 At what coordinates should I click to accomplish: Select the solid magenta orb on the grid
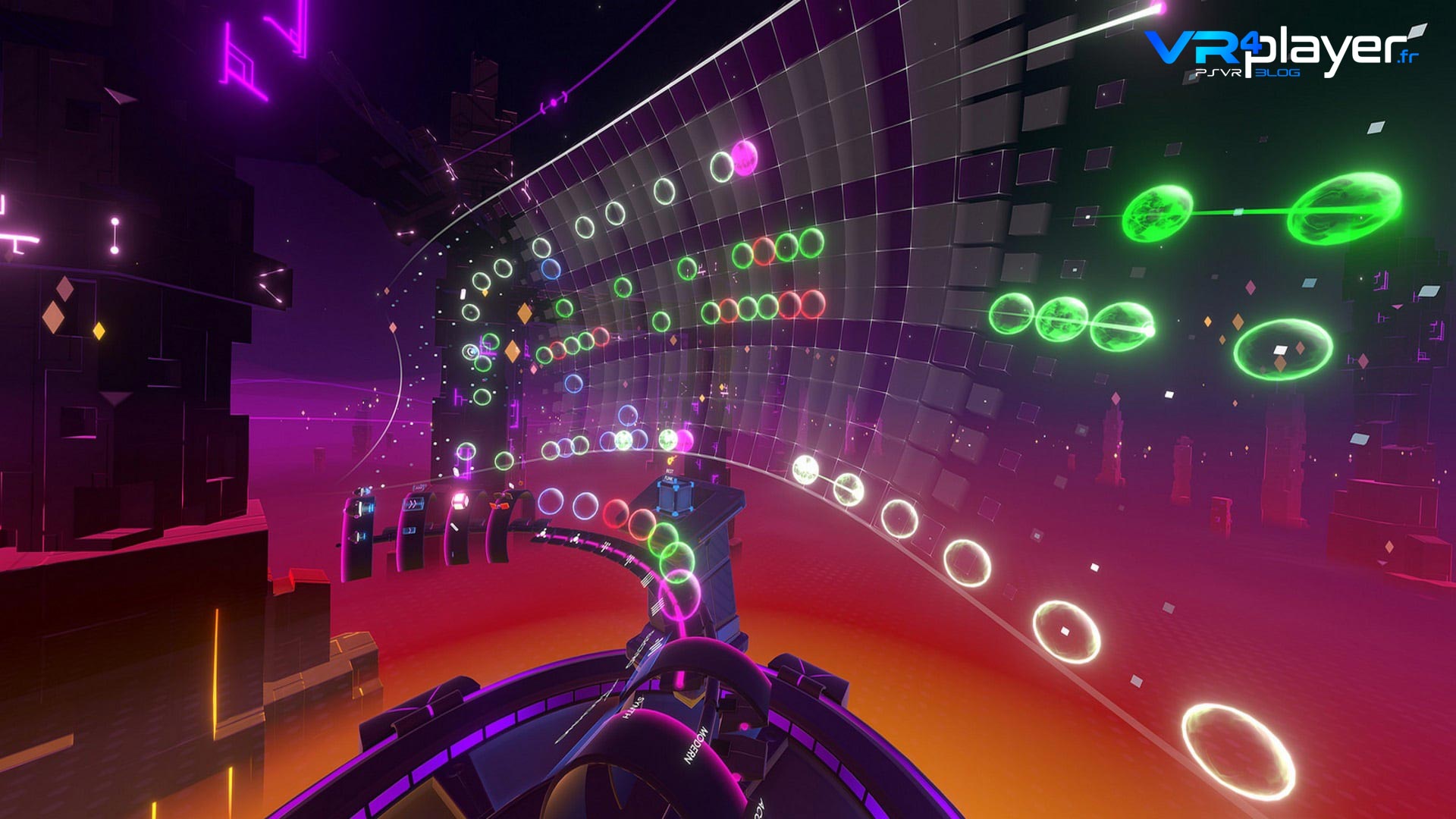click(745, 158)
